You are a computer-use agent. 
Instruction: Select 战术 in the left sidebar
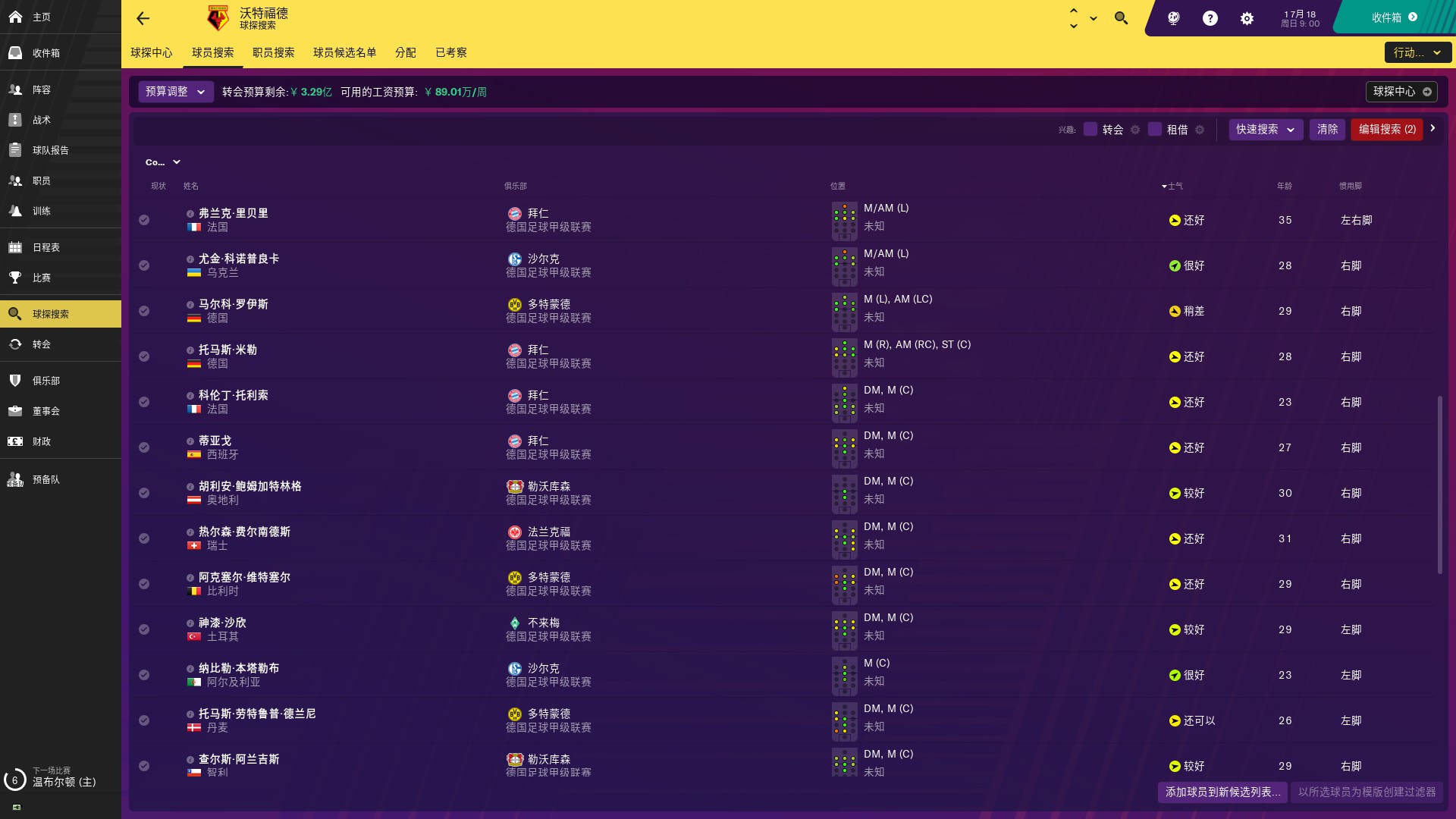coord(42,120)
